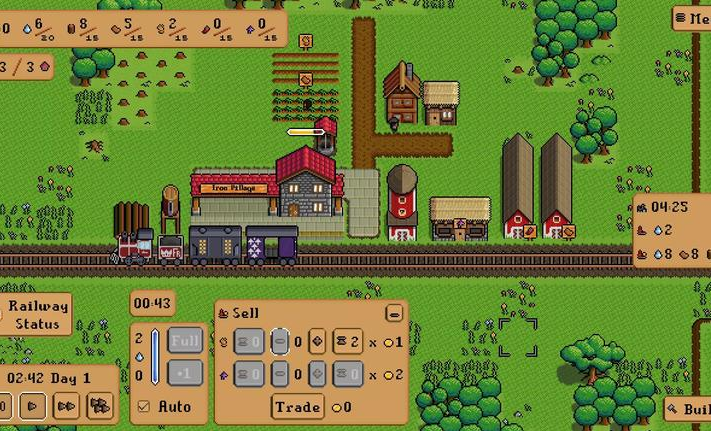Click the +1 water button
Viewport: 711px width, 431px height.
(185, 374)
